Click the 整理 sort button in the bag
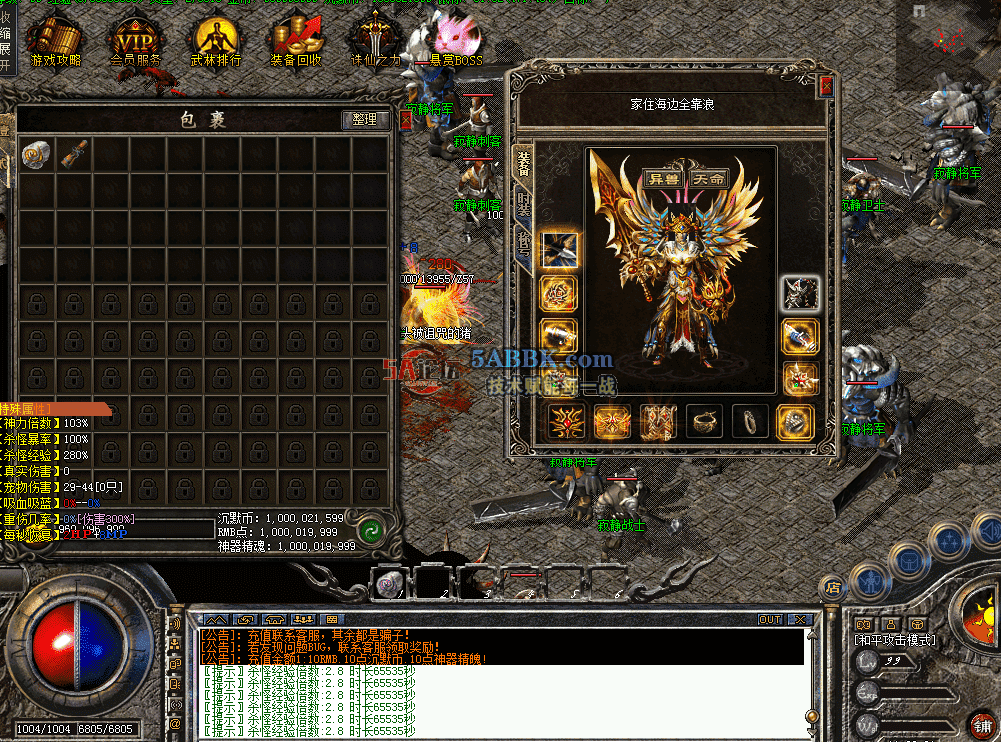Screen dimensions: 1001x742 coord(365,119)
